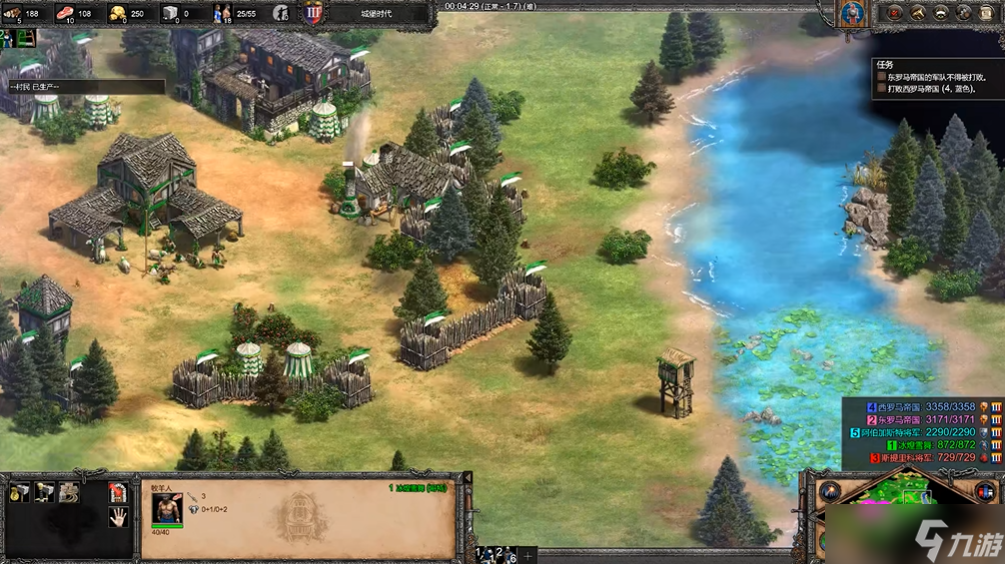Click the first objective checkbox in 任务 panel
Viewport: 1005px width, 564px height.
[x=881, y=76]
